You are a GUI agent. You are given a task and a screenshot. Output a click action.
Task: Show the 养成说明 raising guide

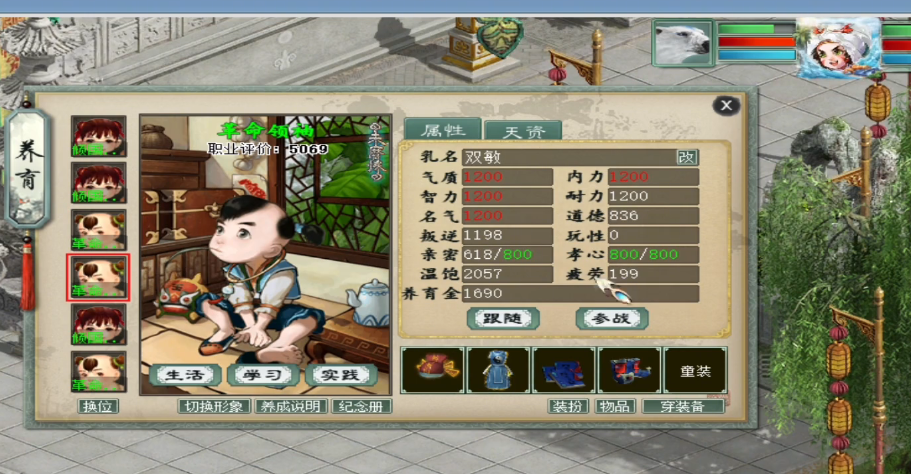(291, 406)
